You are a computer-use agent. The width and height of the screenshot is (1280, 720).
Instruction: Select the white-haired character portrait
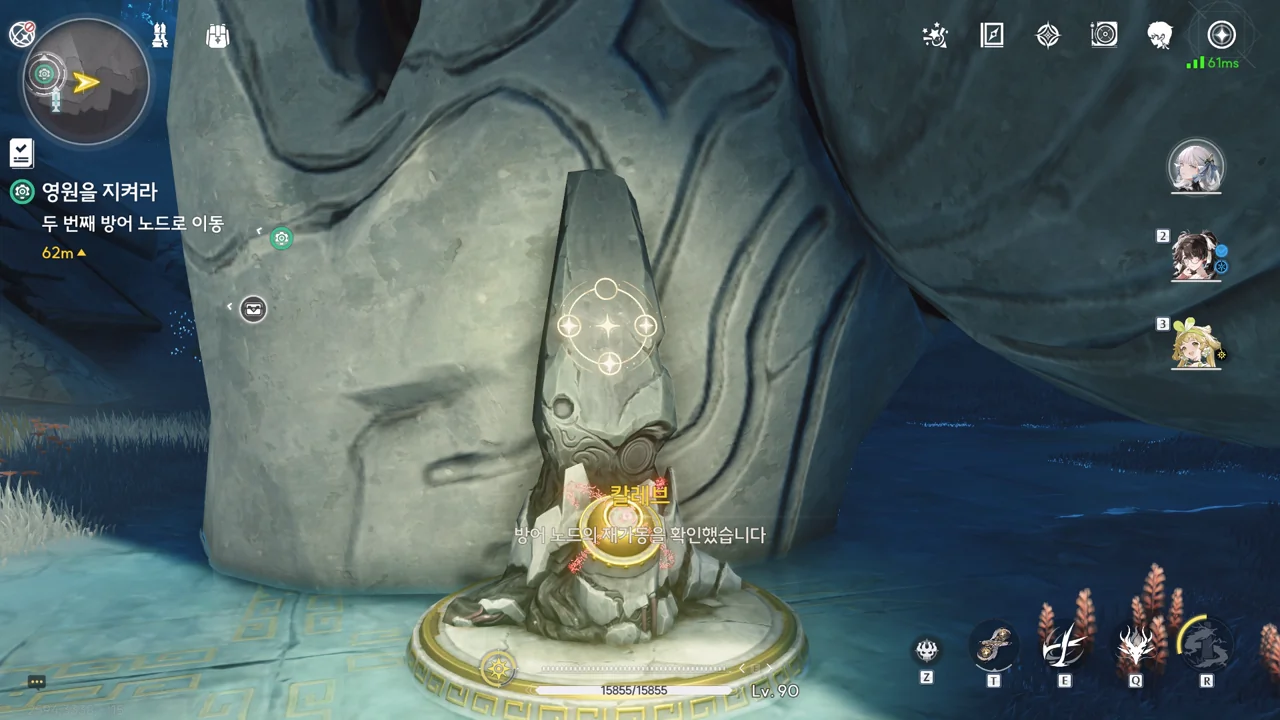tap(1196, 165)
